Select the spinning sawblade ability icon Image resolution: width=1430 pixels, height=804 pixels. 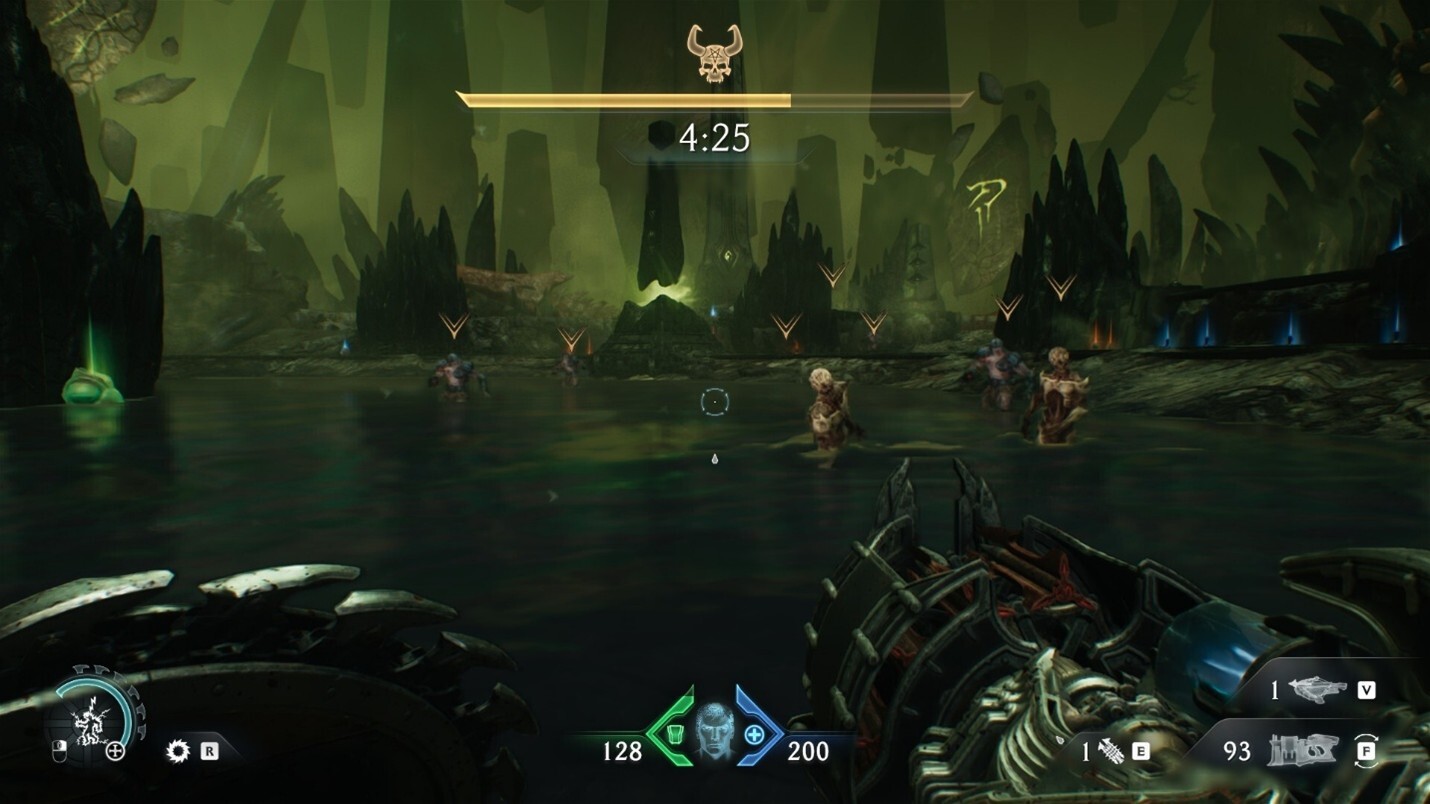tap(178, 750)
